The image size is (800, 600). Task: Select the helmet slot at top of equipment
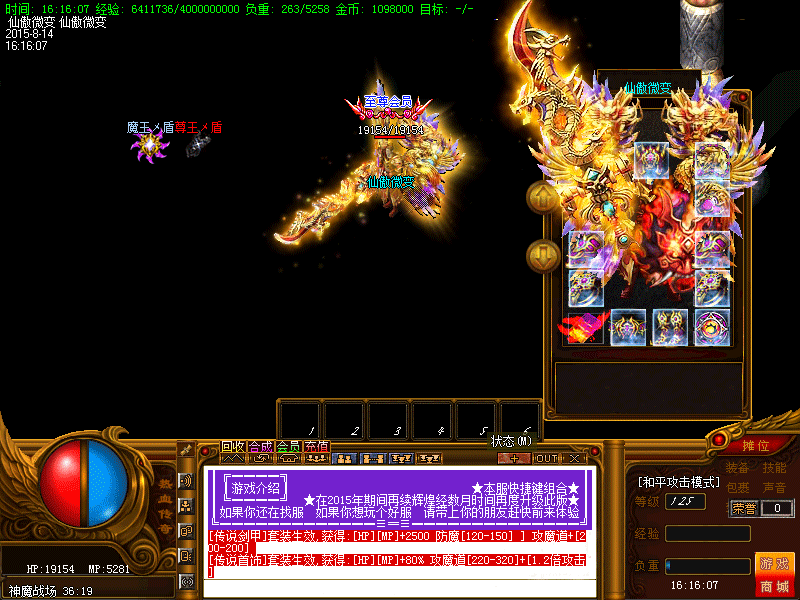click(x=651, y=158)
